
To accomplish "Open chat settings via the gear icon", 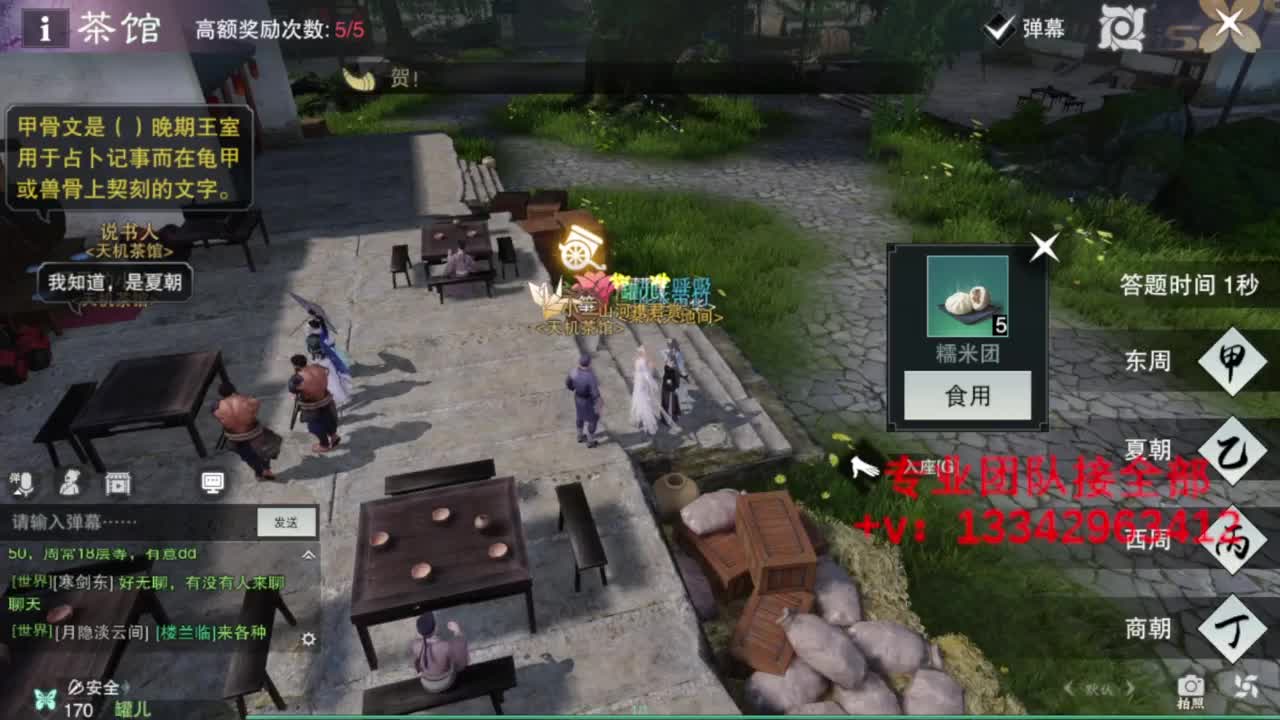I will pyautogui.click(x=310, y=640).
